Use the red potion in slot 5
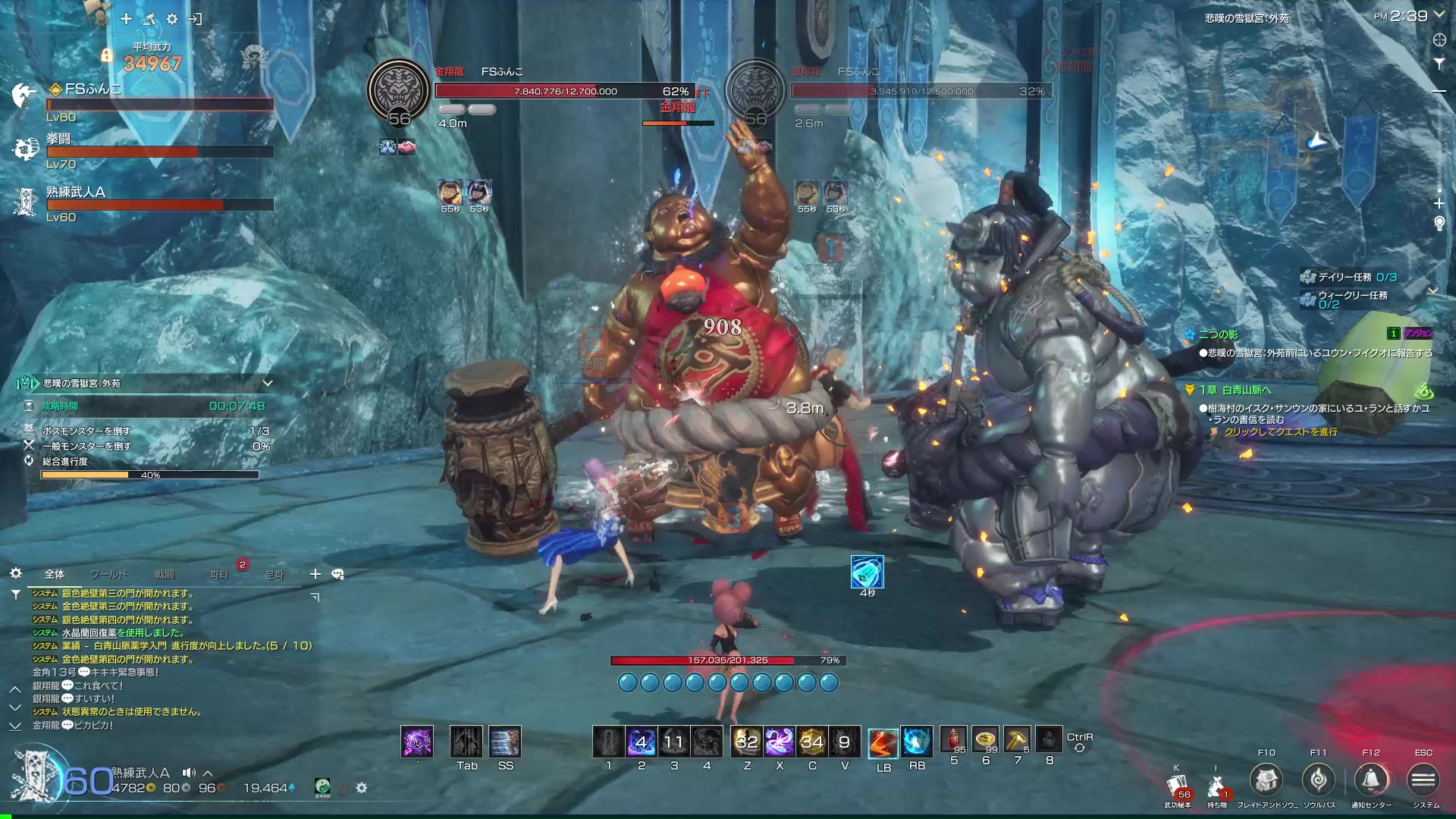The height and width of the screenshot is (819, 1456). pos(953,739)
